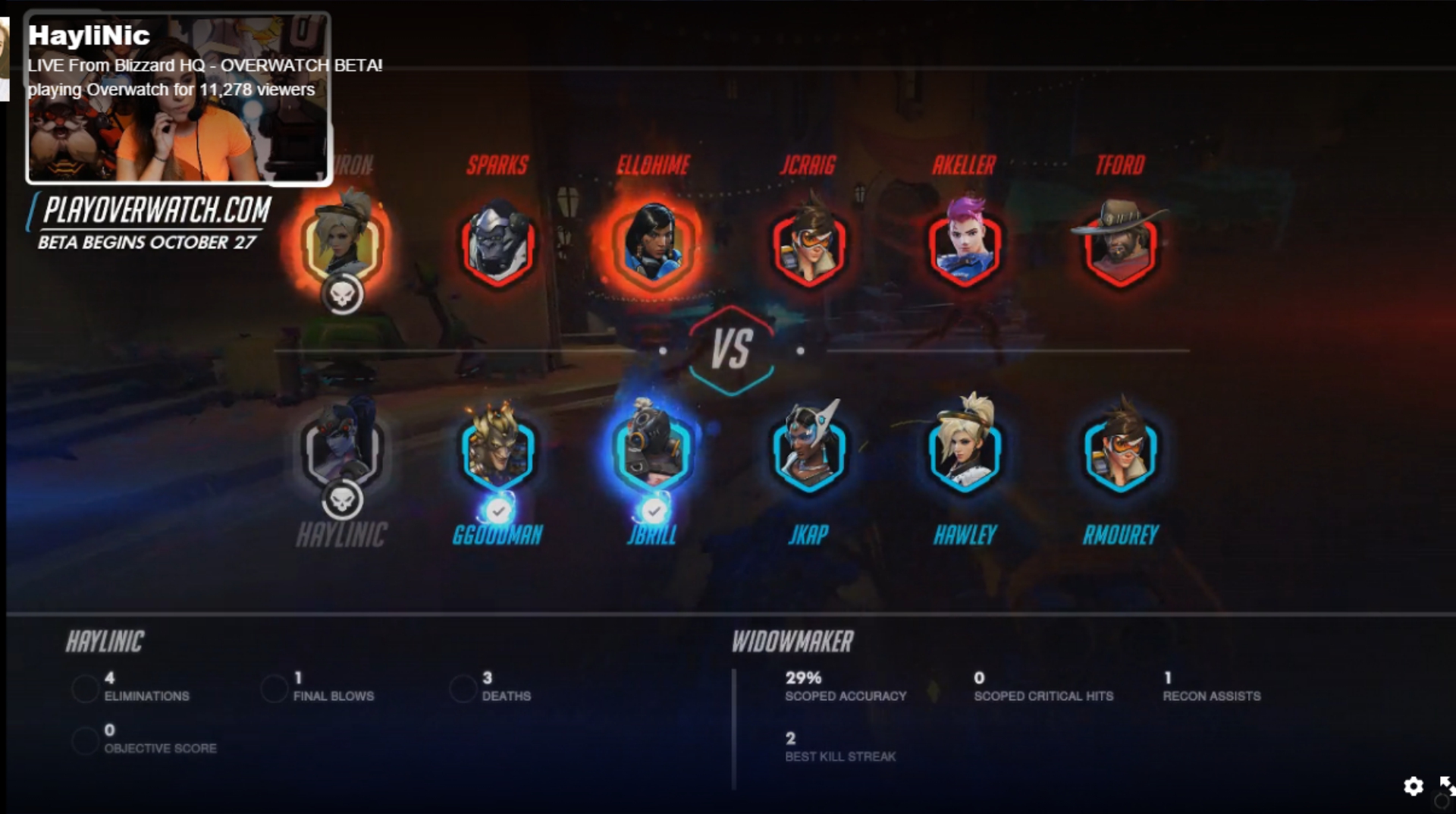Screen dimensions: 1456x814
Task: Select the red team Mercy portrait
Action: [342, 241]
